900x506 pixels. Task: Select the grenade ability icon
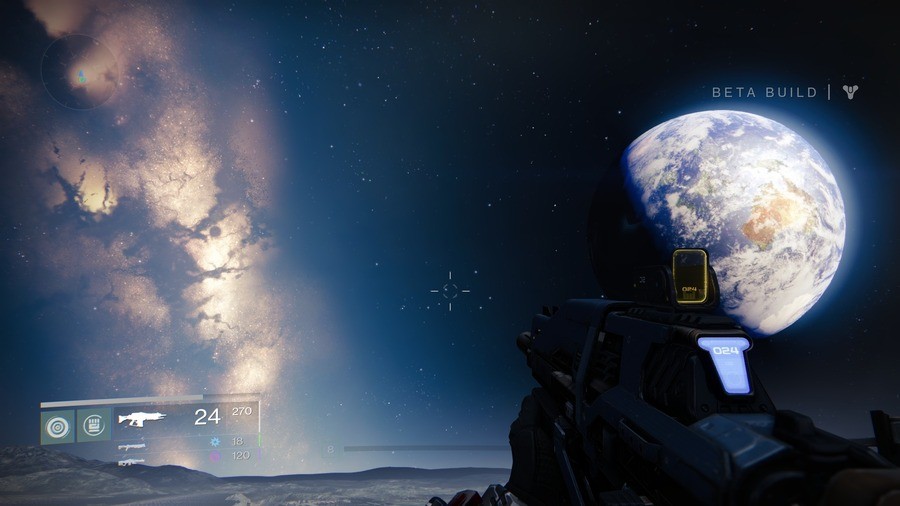56,426
